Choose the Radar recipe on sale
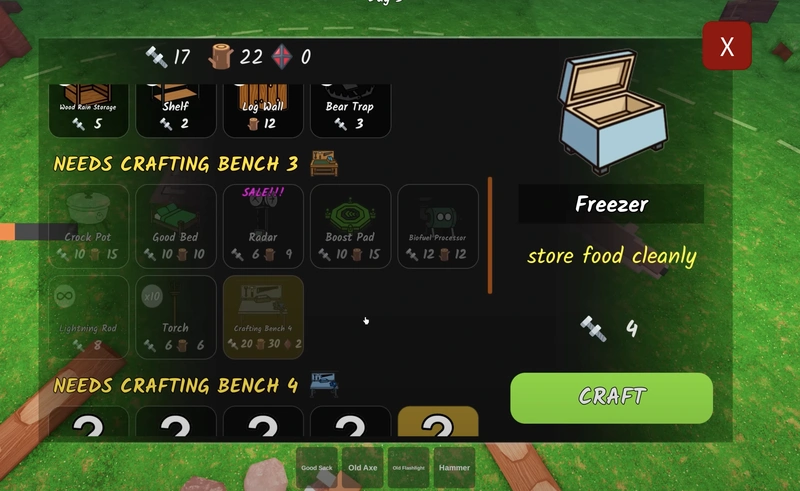 coord(262,227)
